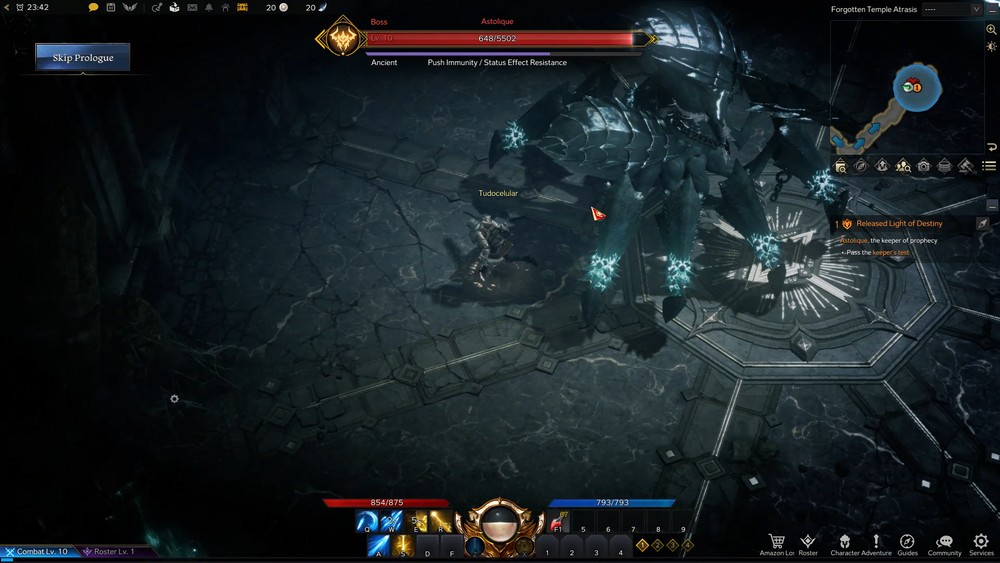Use the red potion in F1 slot
Viewport: 1000px width, 563px height.
(558, 523)
